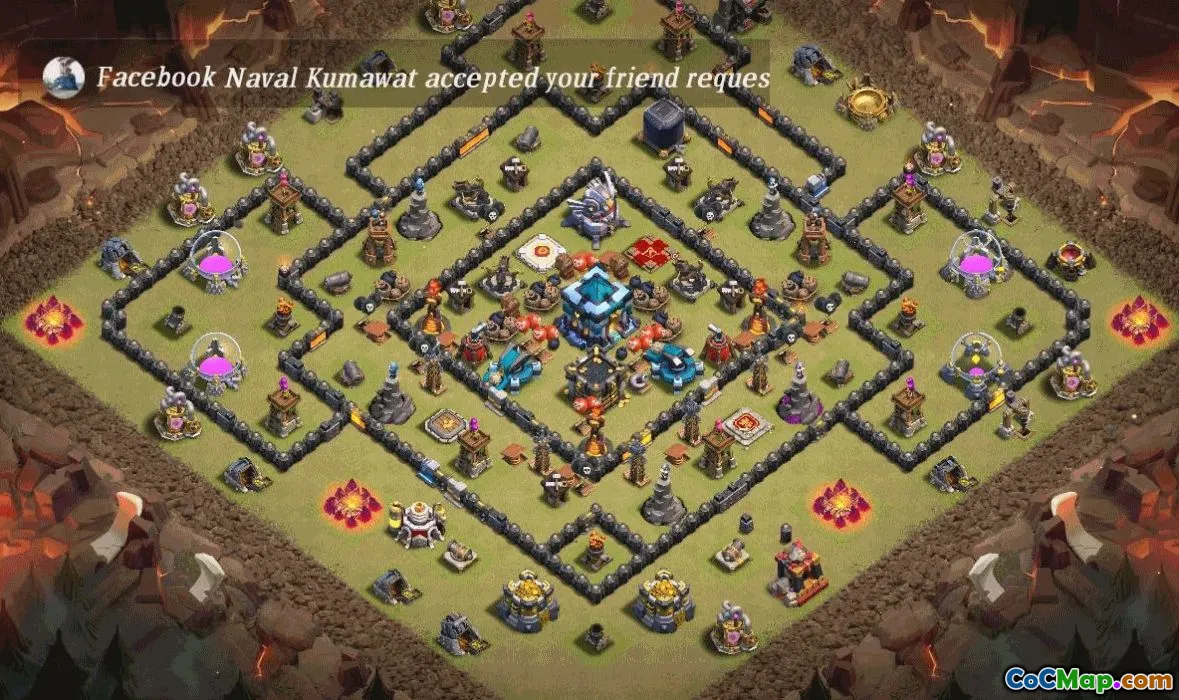This screenshot has height=700, width=1179.
Task: Click the avatar icon in the Facebook notification
Action: [x=63, y=78]
